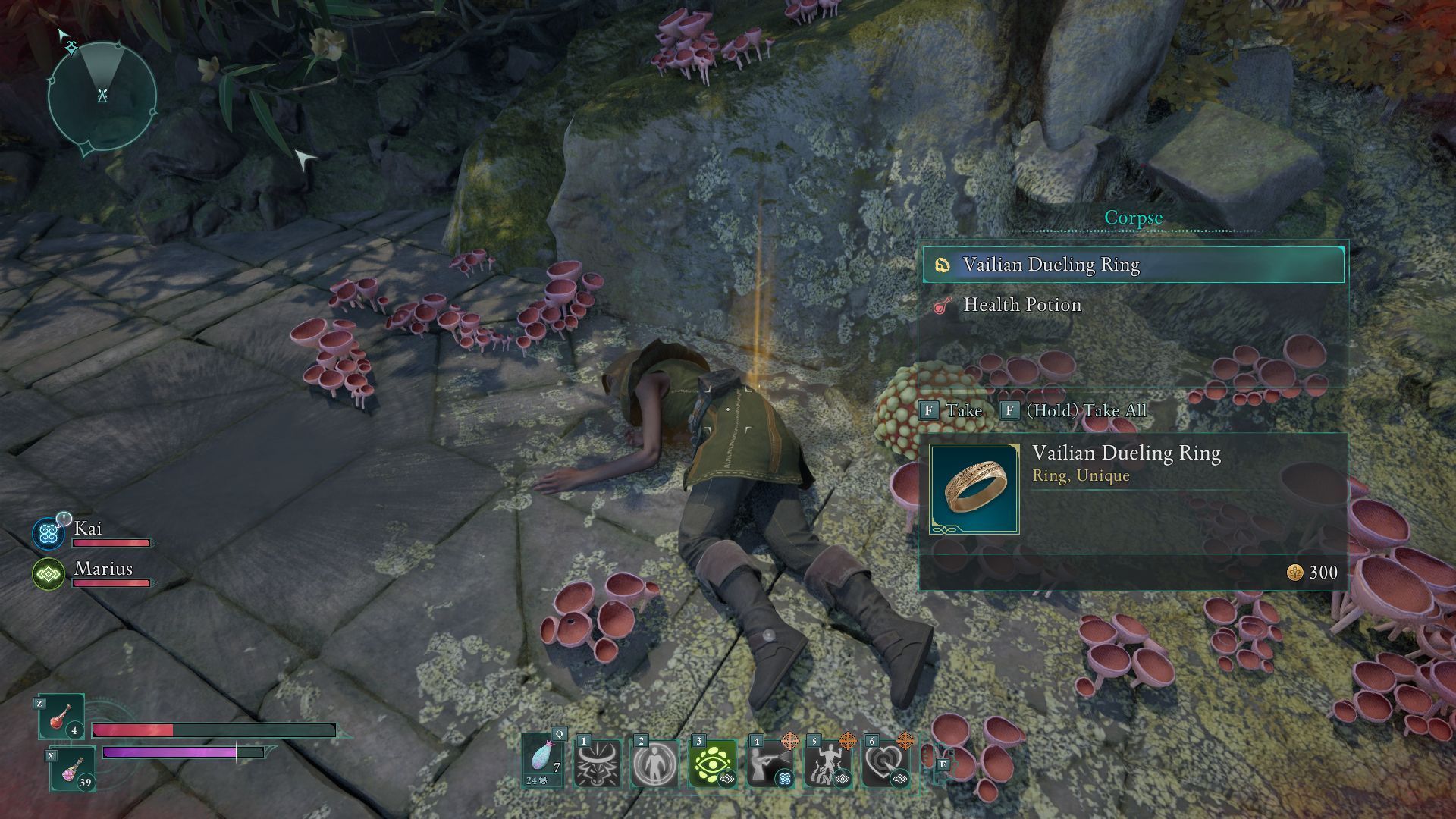Activate the rifle shot companion ability
This screenshot has height=819, width=1456.
coord(770,764)
